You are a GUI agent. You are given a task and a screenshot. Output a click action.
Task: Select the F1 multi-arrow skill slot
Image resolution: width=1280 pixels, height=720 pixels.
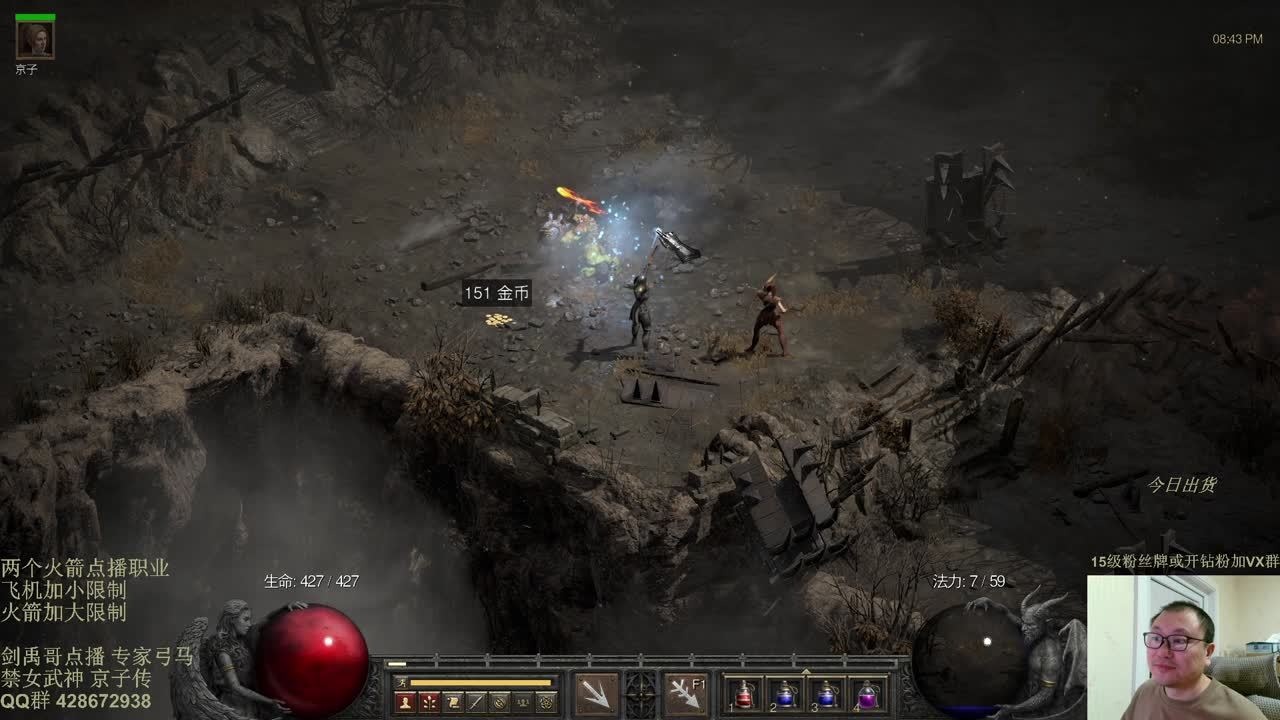(x=686, y=693)
